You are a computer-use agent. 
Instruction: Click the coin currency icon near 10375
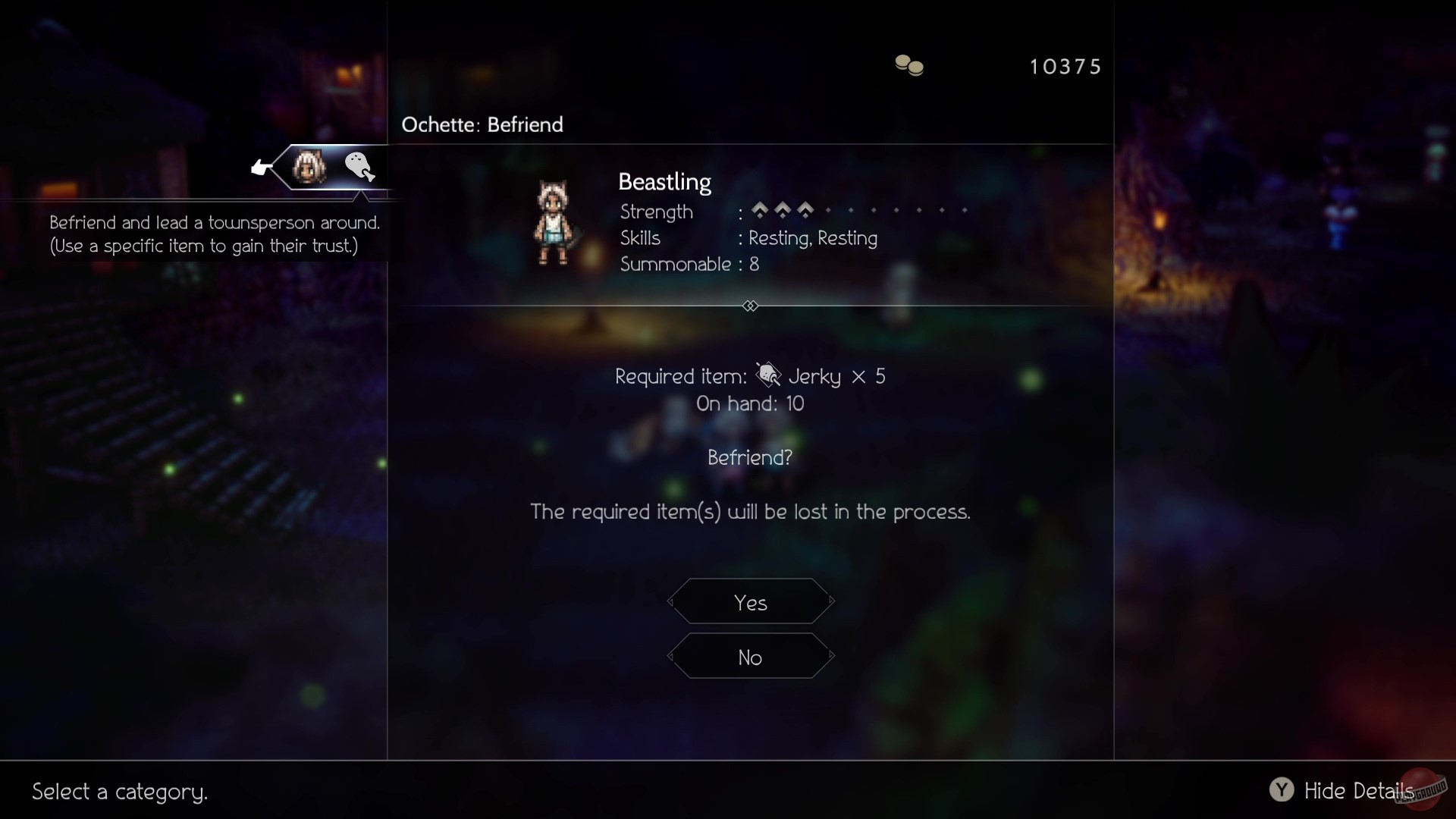tap(908, 65)
